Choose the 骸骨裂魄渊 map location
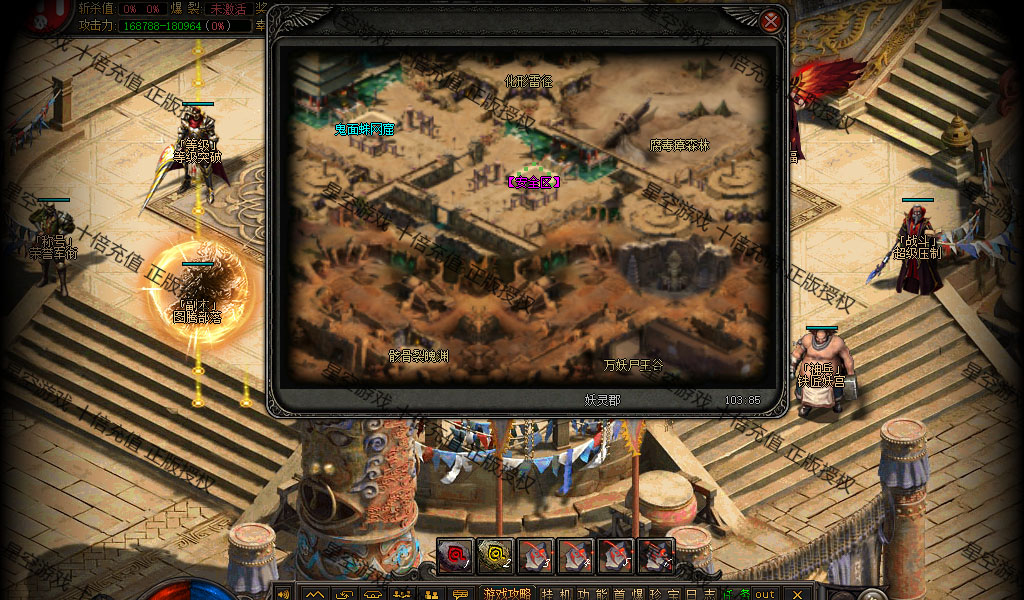 (419, 356)
